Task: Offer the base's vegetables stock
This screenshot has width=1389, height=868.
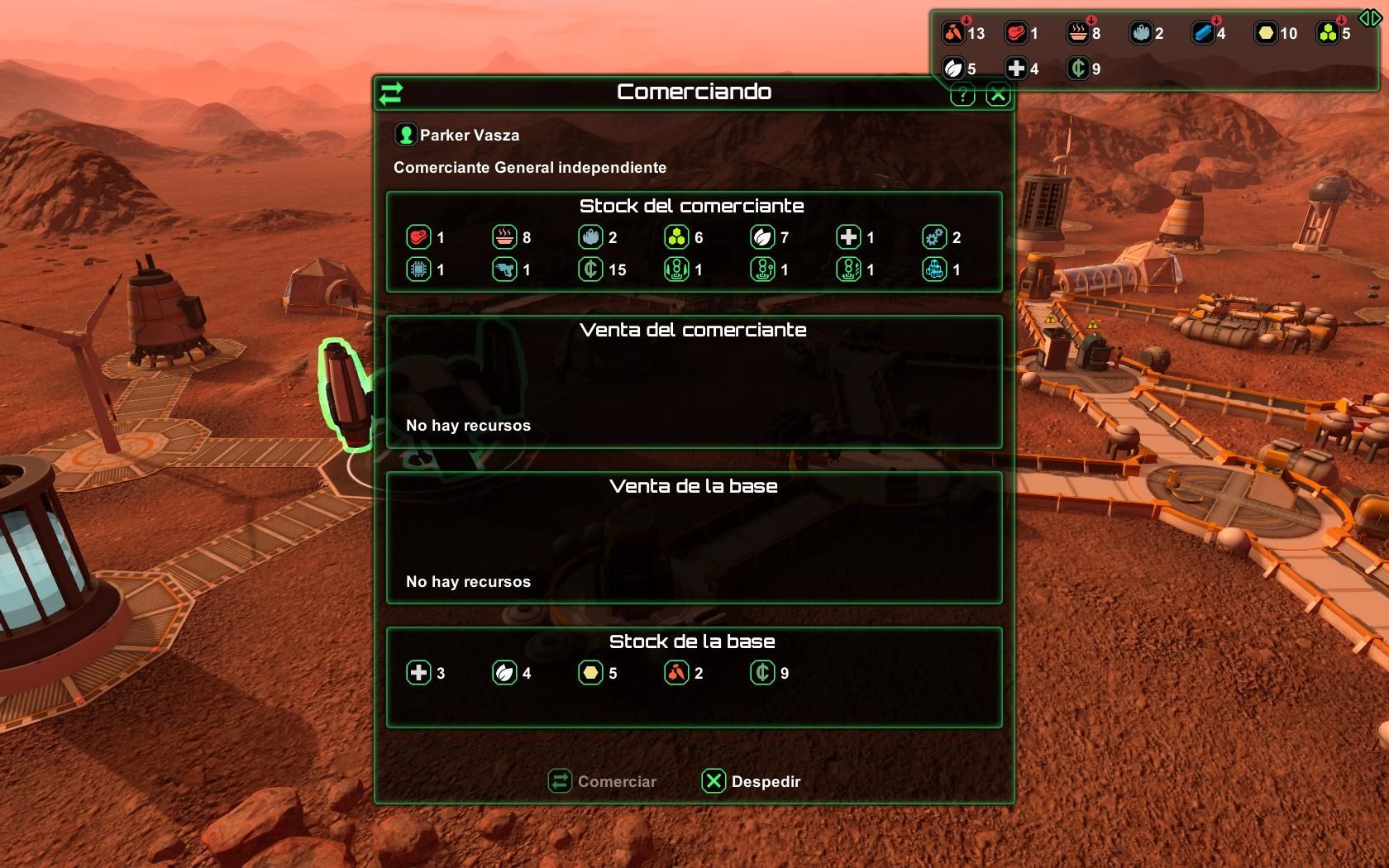Action: click(677, 673)
